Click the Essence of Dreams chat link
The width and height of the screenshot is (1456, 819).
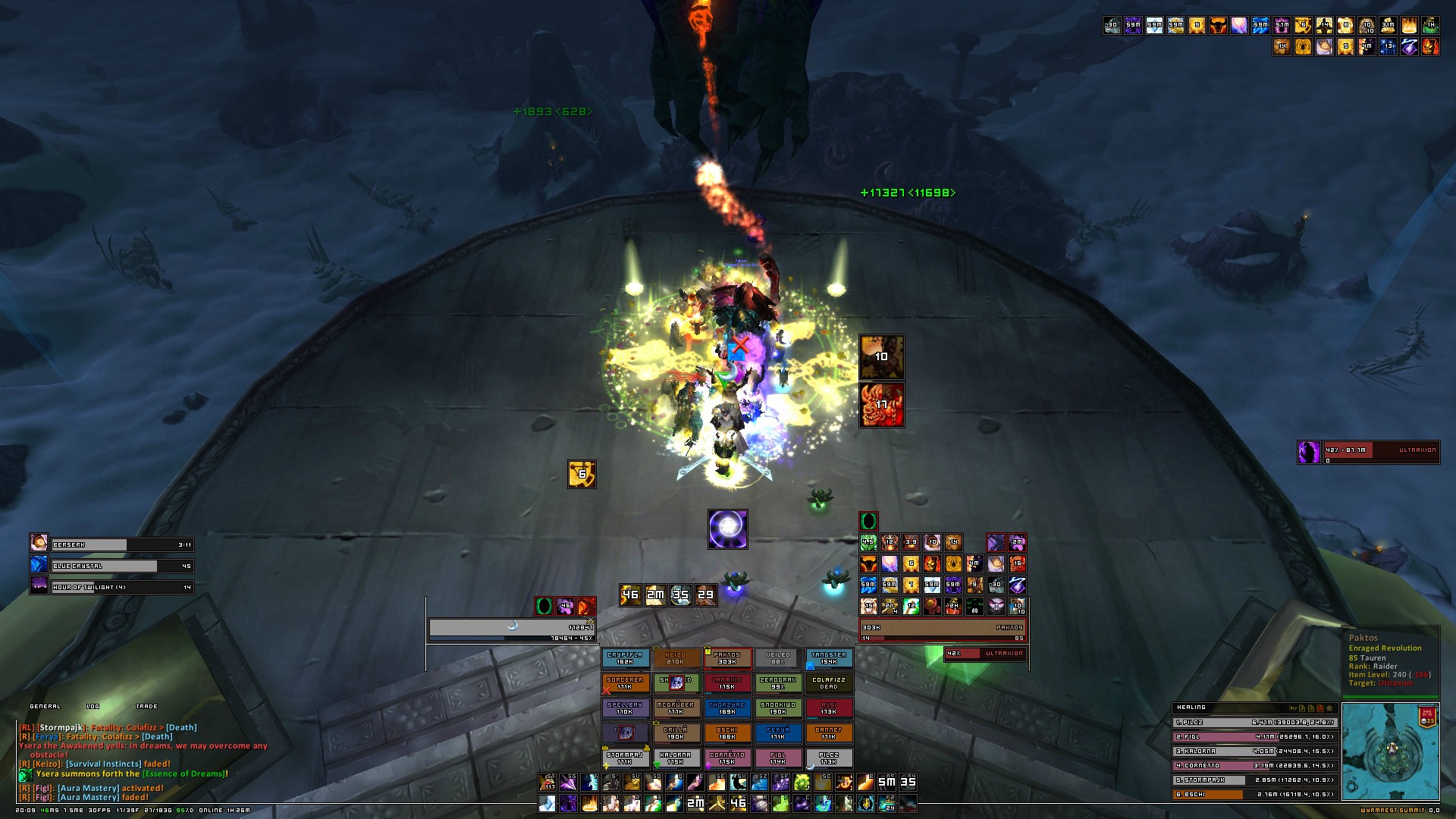pyautogui.click(x=190, y=774)
